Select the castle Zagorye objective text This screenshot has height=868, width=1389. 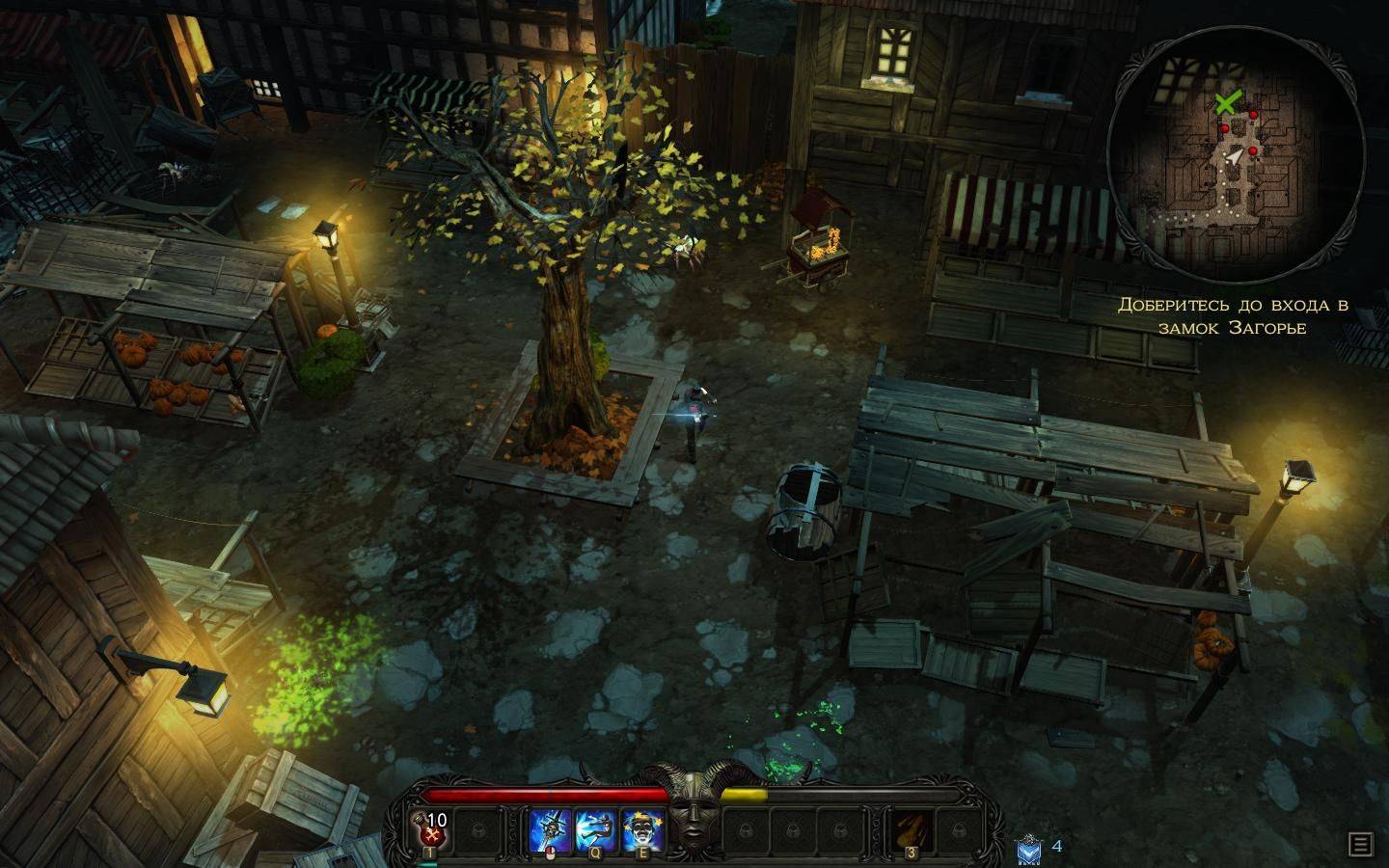tap(1233, 316)
